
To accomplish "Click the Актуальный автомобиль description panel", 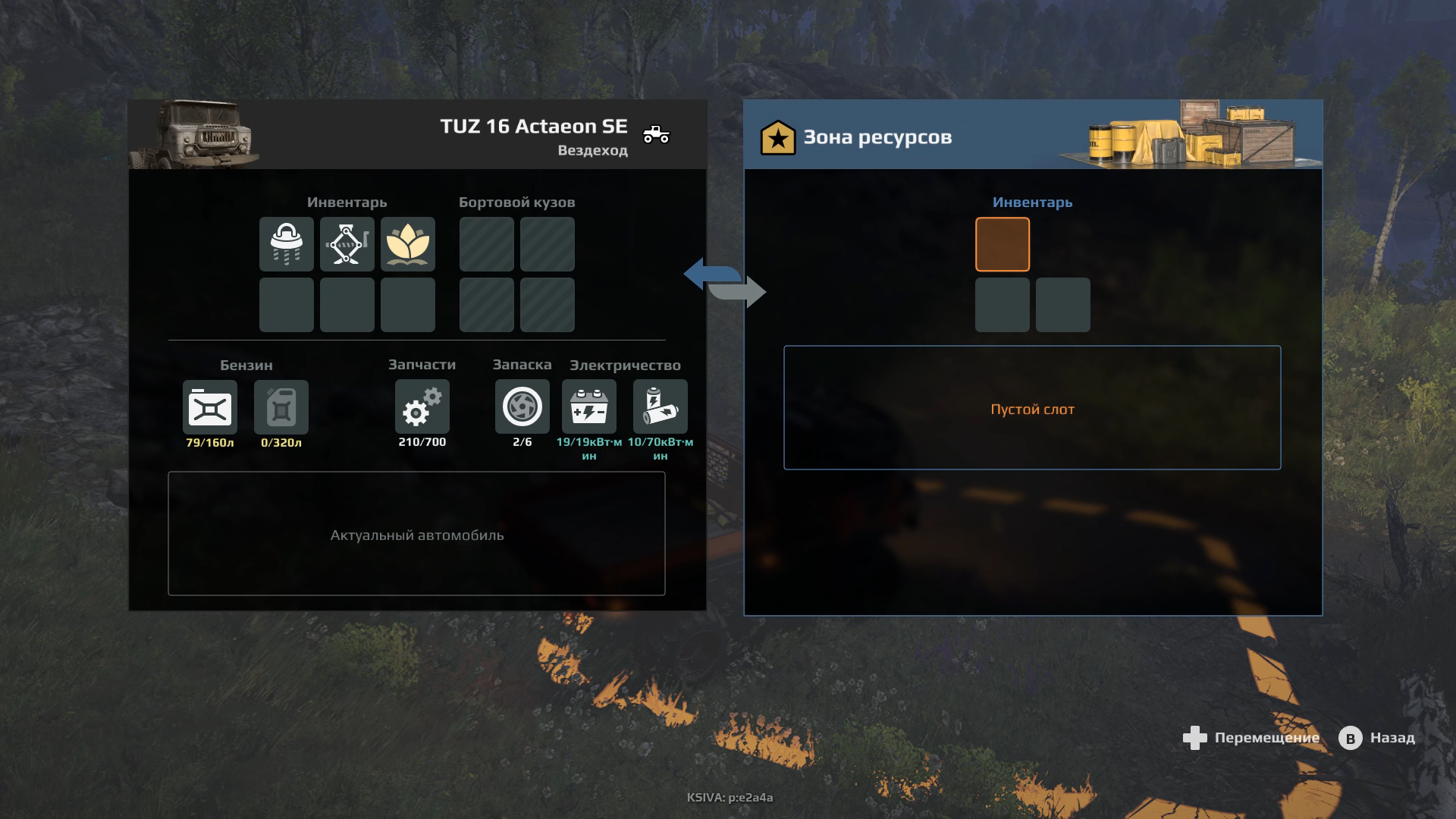I will point(416,535).
